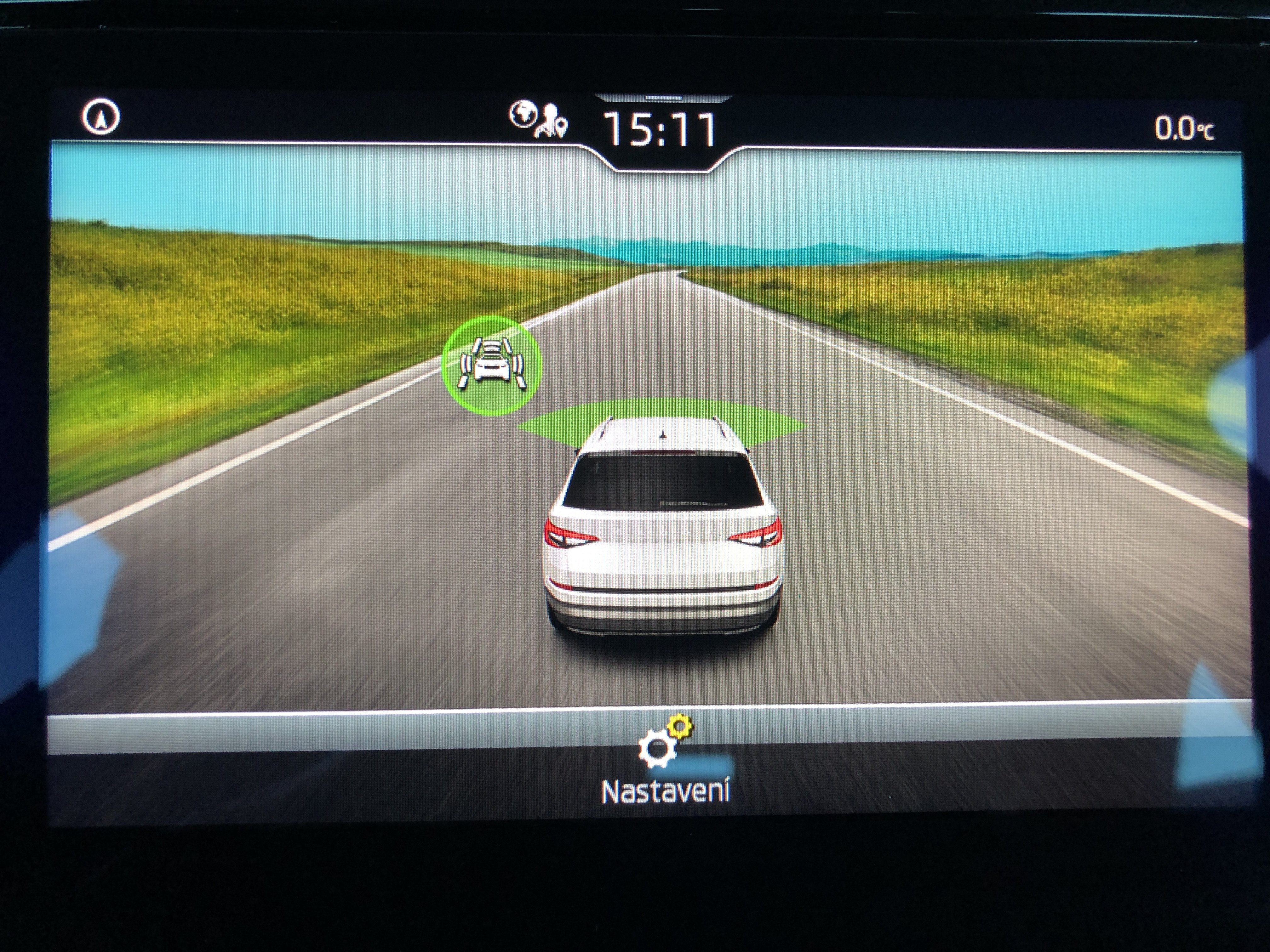Viewport: 1270px width, 952px height.
Task: Open the pull-down handle above the clock
Action: point(662,98)
